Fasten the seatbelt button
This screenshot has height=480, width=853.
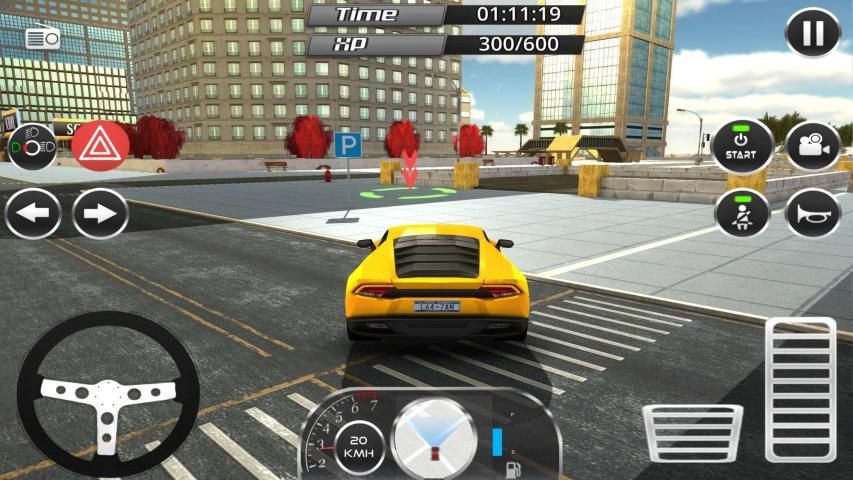tap(741, 213)
